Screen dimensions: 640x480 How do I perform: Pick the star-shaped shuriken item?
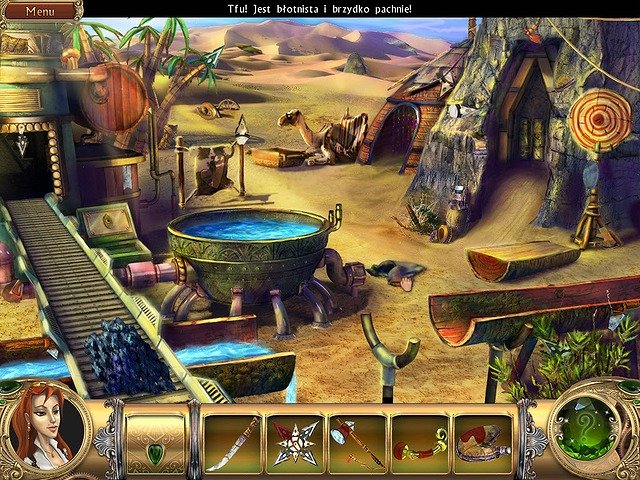[294, 443]
